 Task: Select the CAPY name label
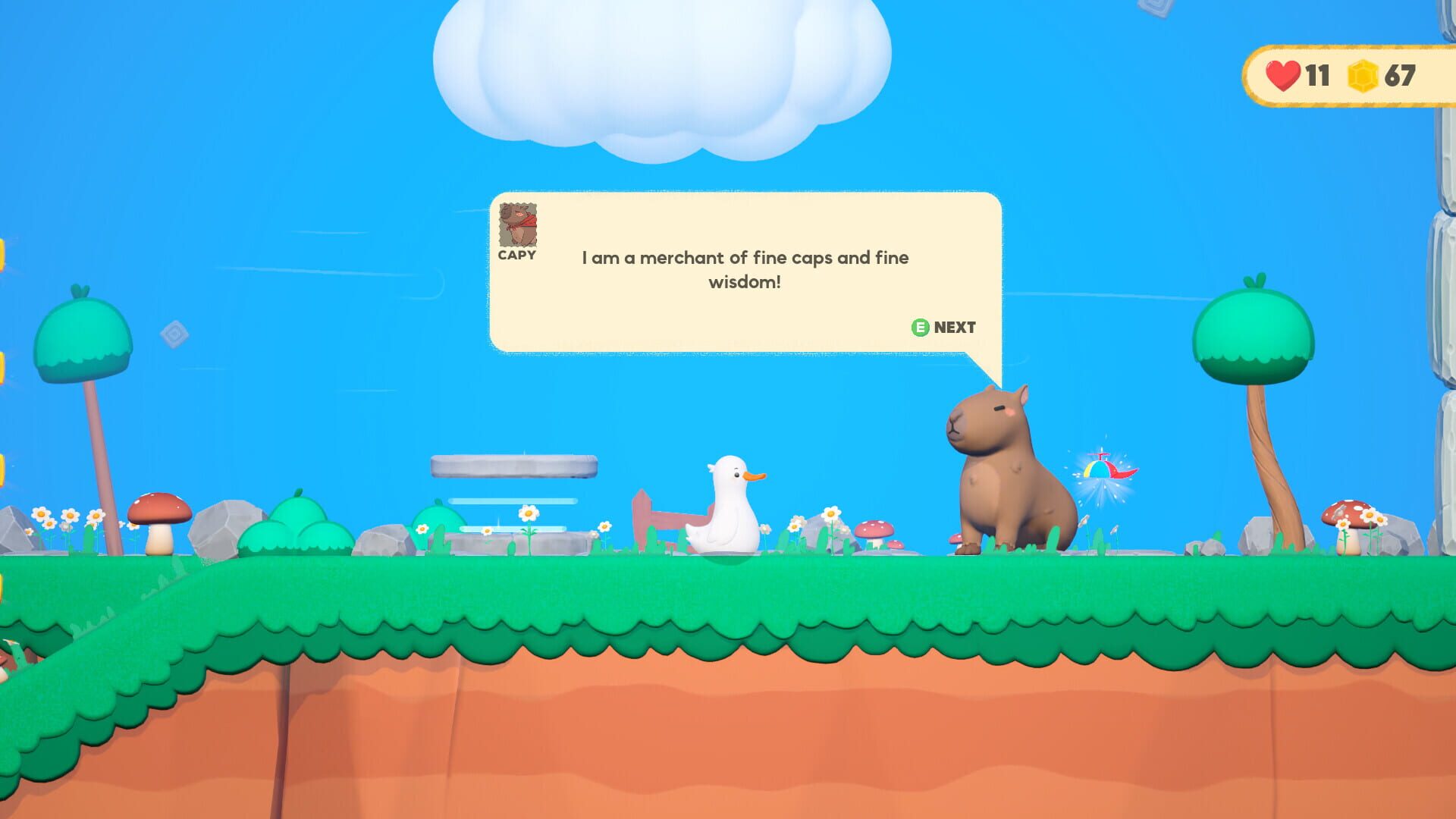click(516, 256)
